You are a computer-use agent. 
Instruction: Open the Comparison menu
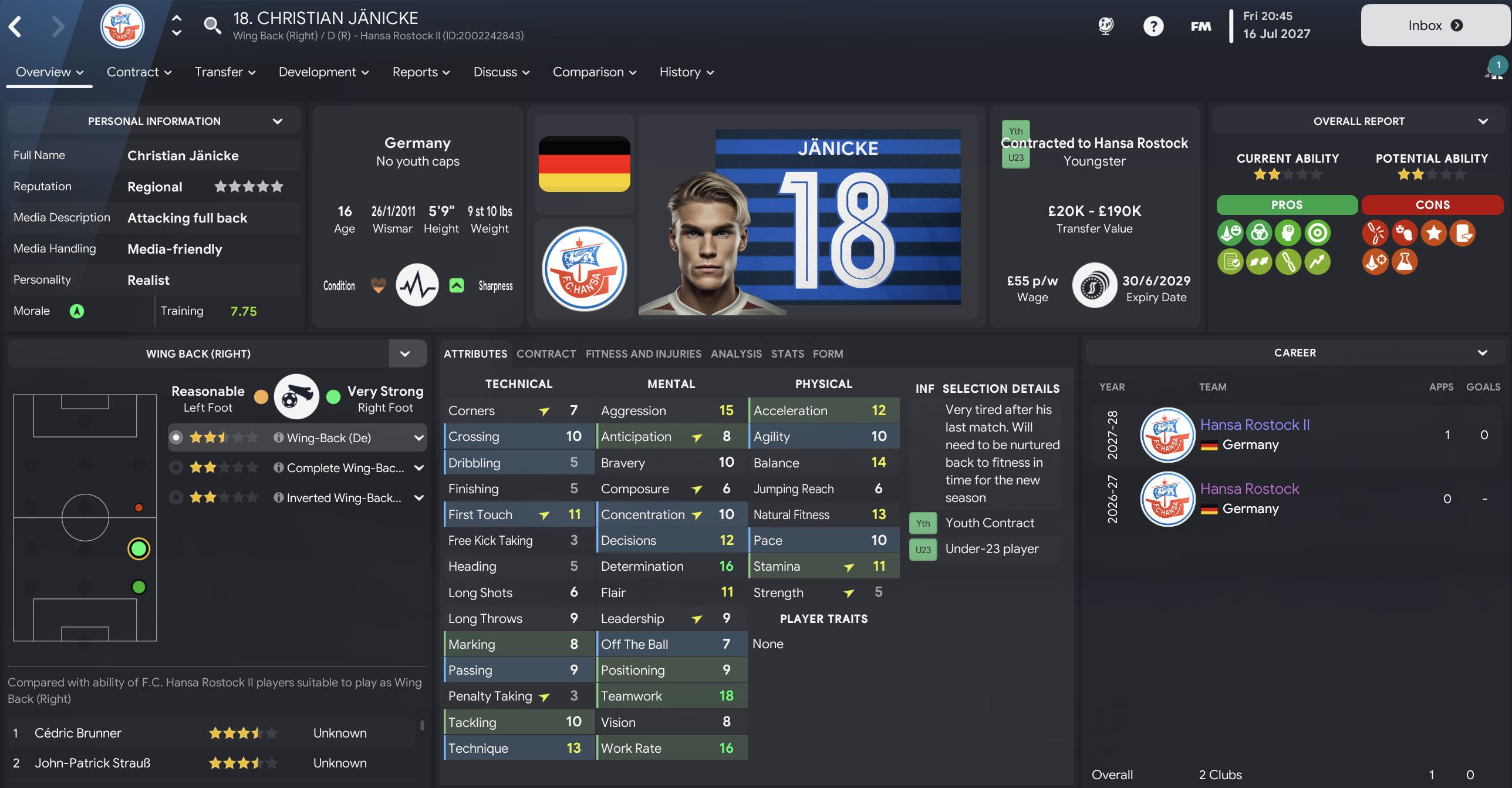tap(594, 72)
